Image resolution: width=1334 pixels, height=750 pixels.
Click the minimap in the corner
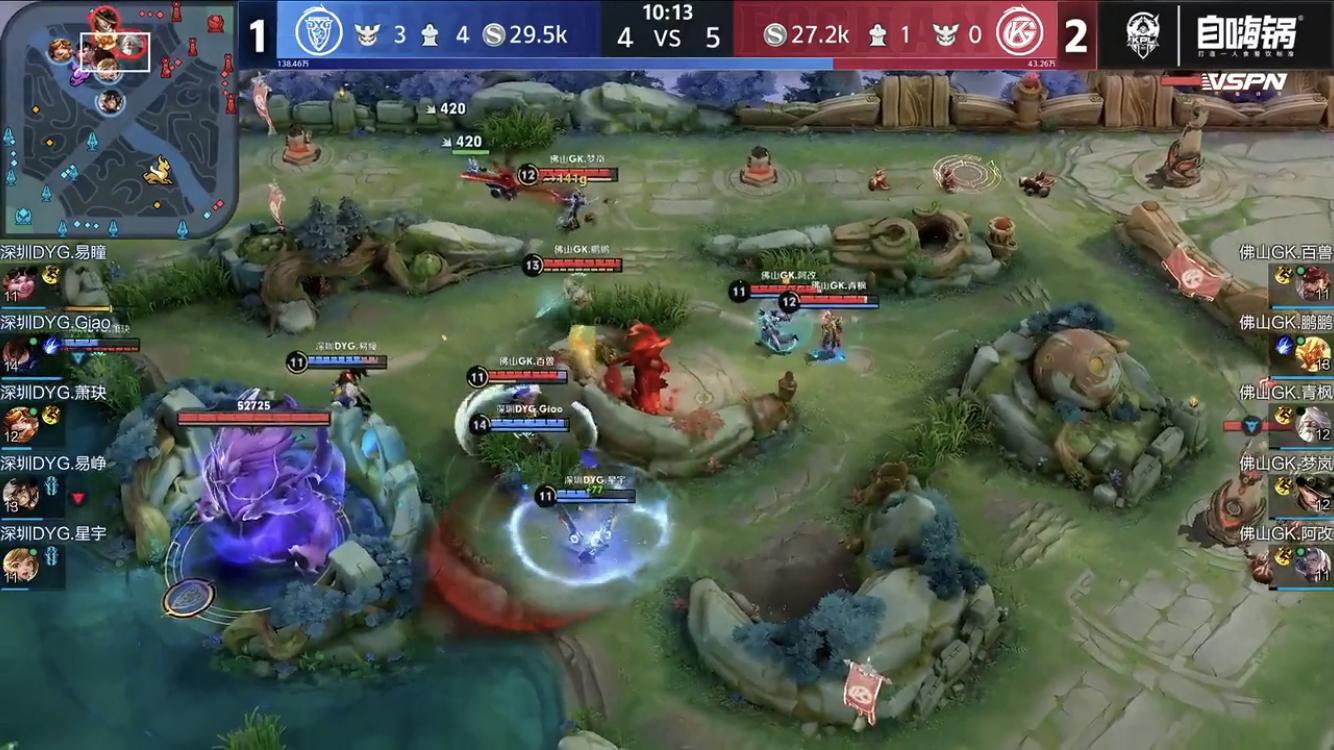pyautogui.click(x=118, y=118)
